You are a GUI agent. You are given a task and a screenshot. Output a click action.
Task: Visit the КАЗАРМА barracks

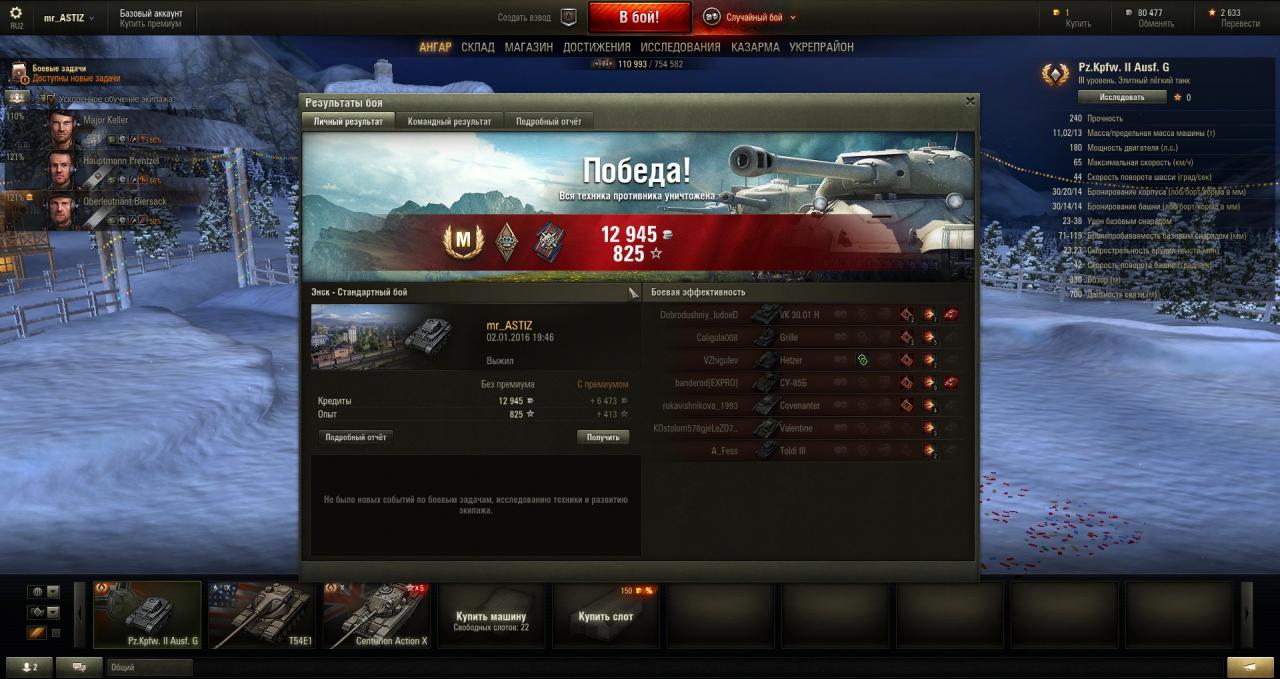(x=755, y=47)
